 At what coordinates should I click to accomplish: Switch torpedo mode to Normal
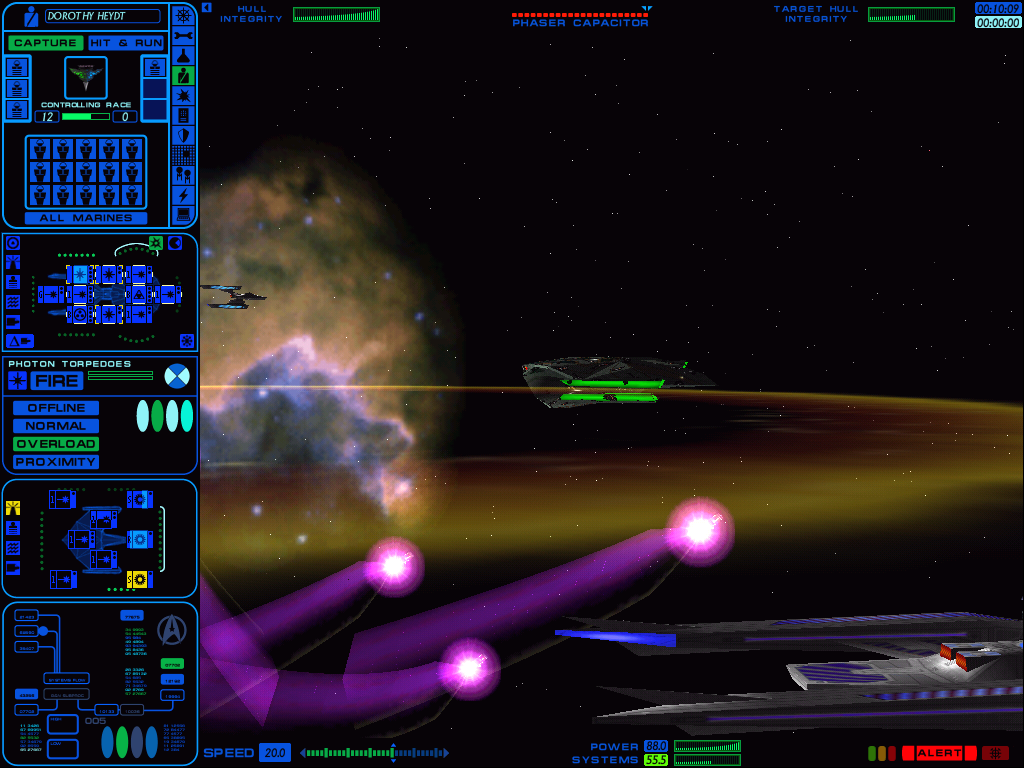point(56,426)
